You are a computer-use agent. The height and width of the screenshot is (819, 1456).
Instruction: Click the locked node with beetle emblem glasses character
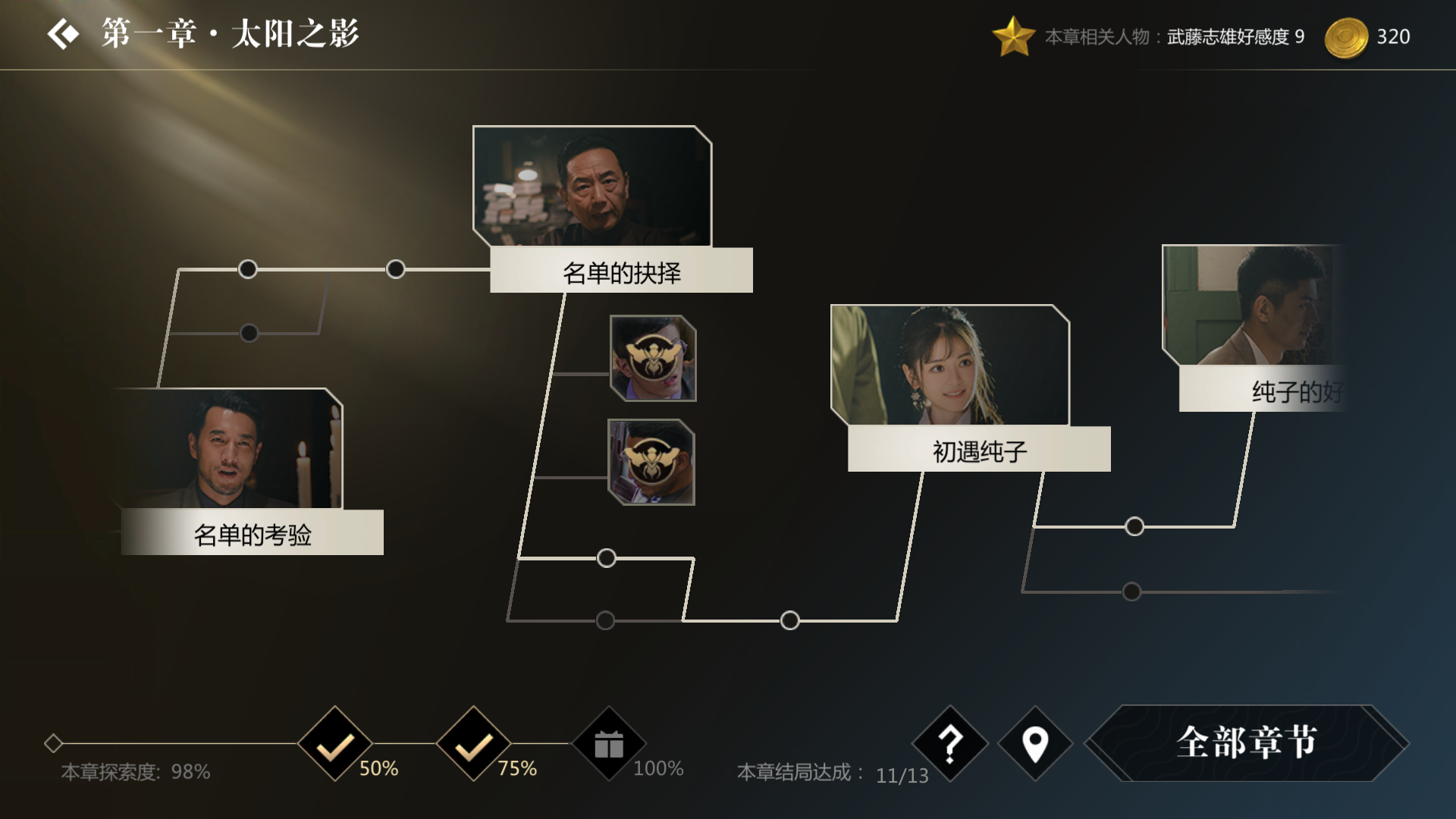pos(652,358)
